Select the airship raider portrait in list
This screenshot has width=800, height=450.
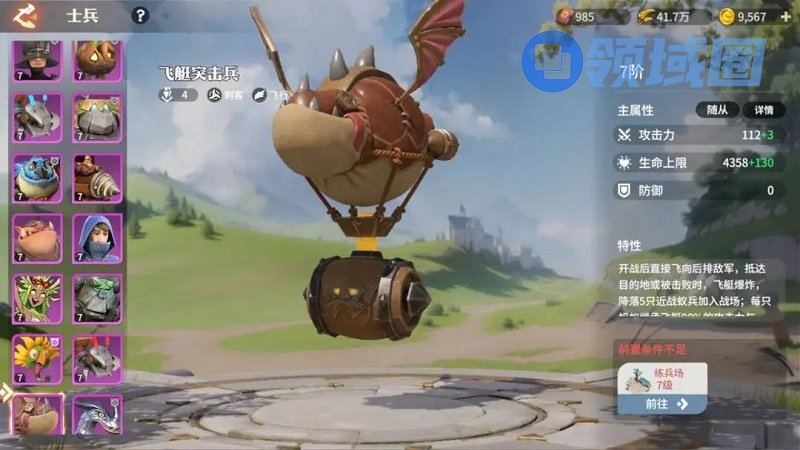[38, 415]
